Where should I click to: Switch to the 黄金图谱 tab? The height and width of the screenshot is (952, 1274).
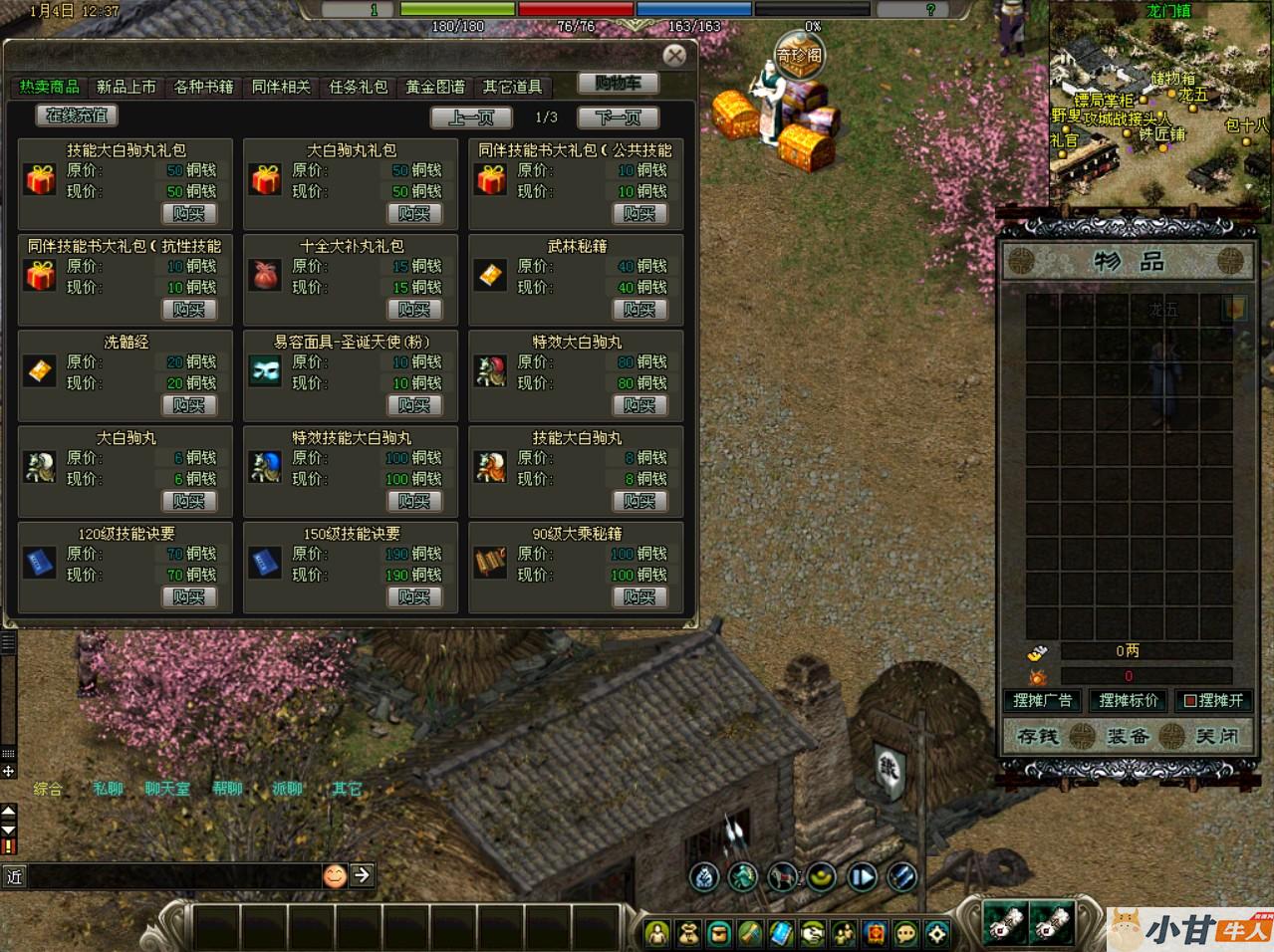pos(435,88)
